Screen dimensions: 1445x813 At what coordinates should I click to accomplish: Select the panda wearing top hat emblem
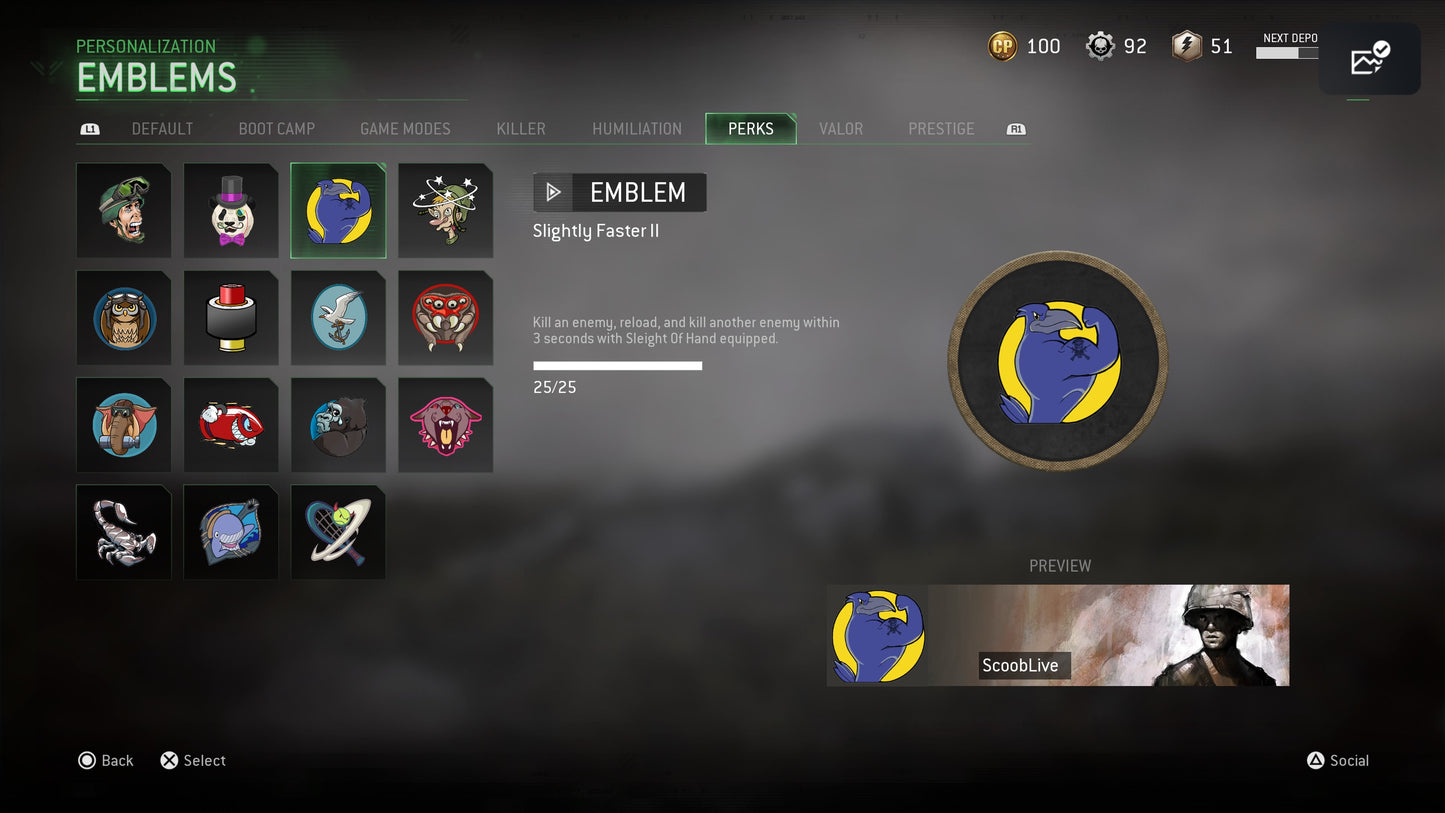click(231, 210)
